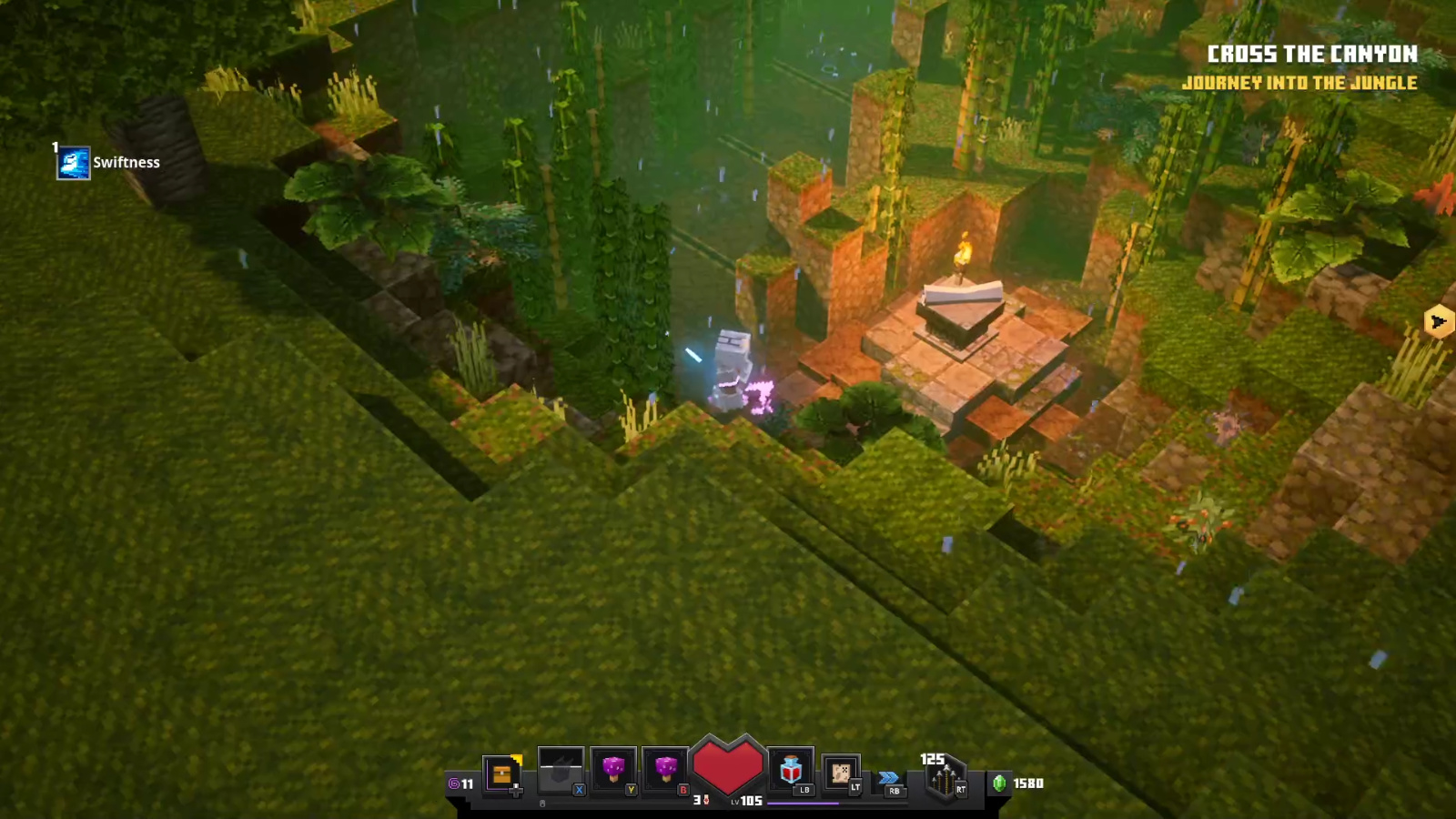1456x819 pixels.
Task: Use the mushroom artifact in the Y slot
Action: tap(615, 769)
